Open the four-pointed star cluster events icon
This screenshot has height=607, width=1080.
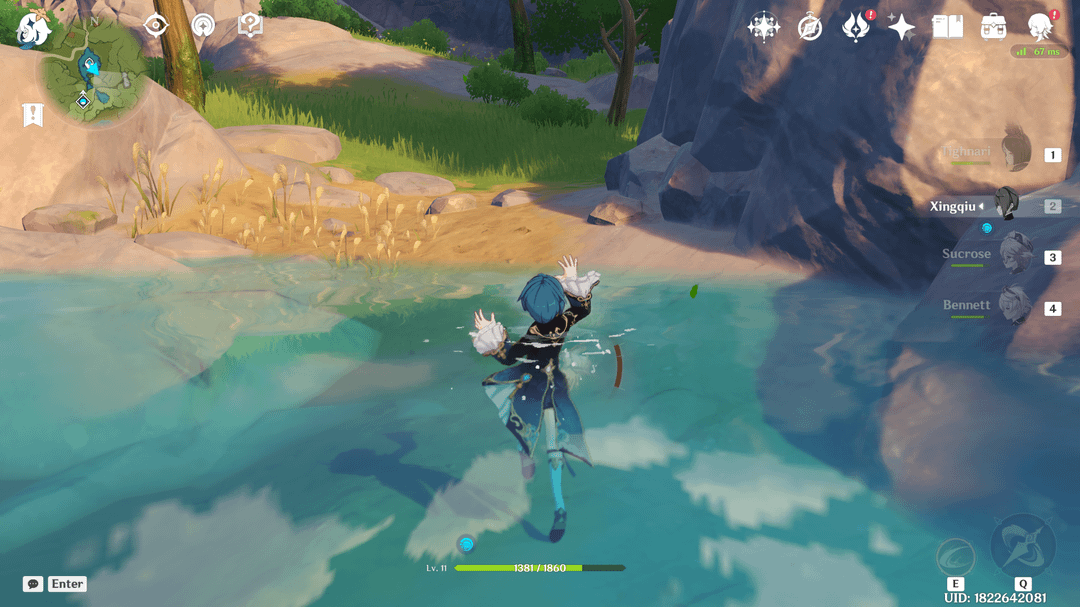tap(764, 27)
